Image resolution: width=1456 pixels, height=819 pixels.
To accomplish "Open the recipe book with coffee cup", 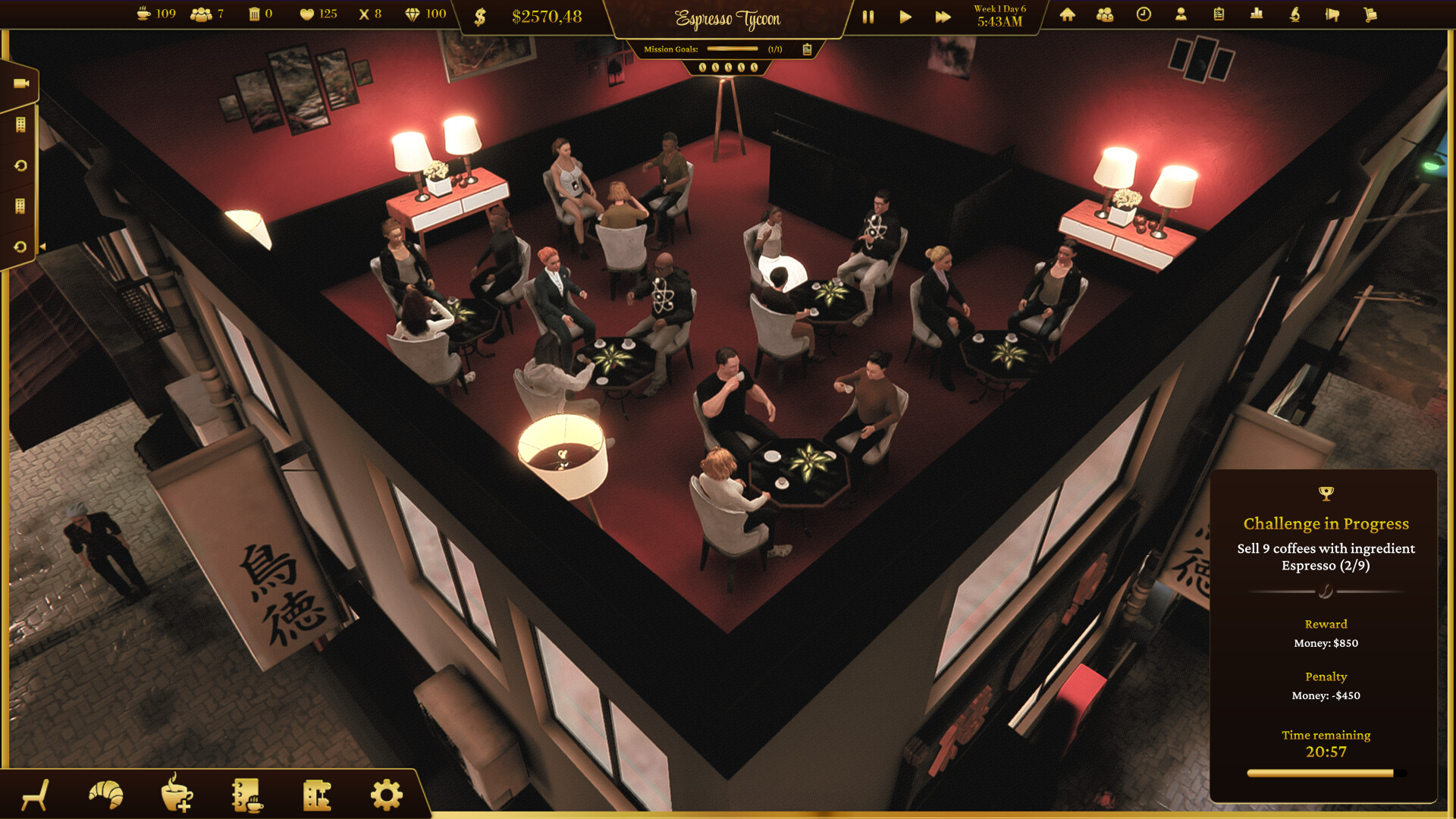I will (x=246, y=794).
